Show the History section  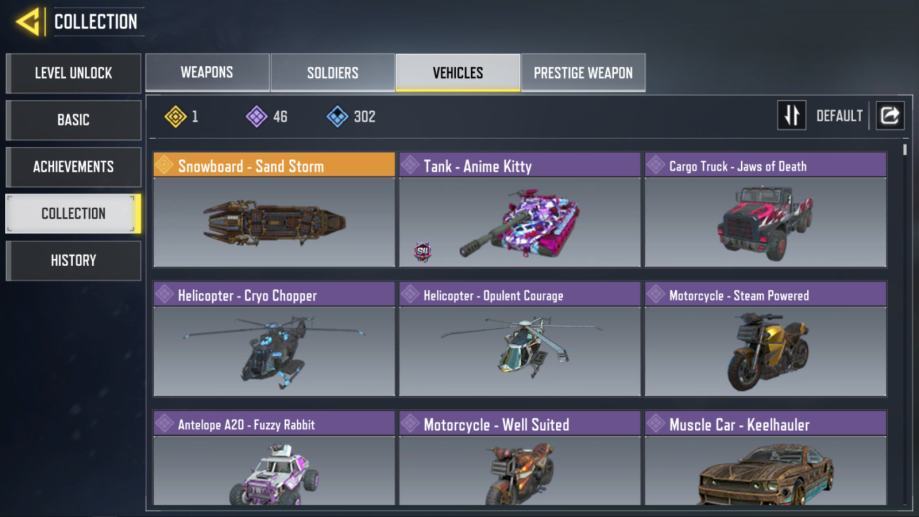point(73,261)
